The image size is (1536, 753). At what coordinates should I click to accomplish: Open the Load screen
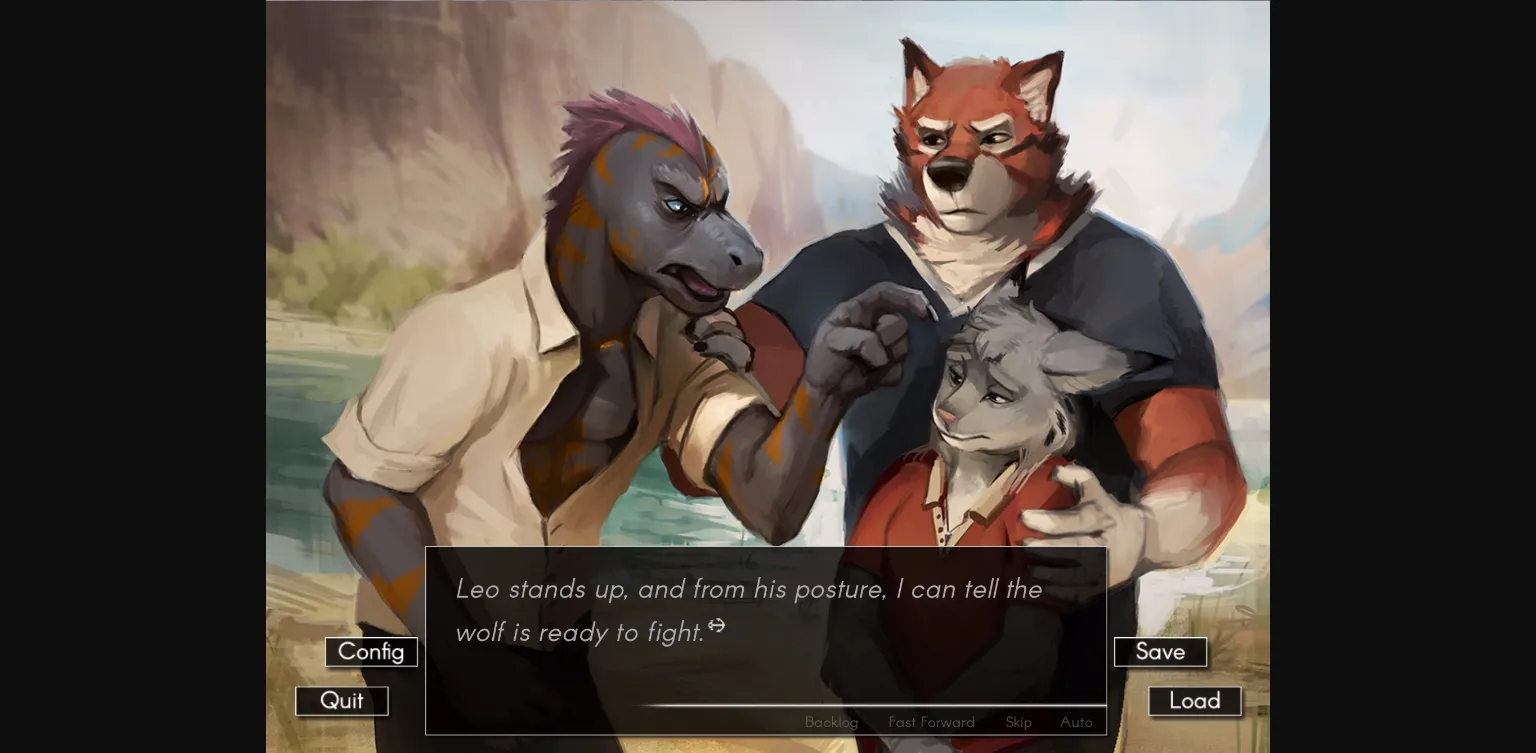tap(1194, 700)
